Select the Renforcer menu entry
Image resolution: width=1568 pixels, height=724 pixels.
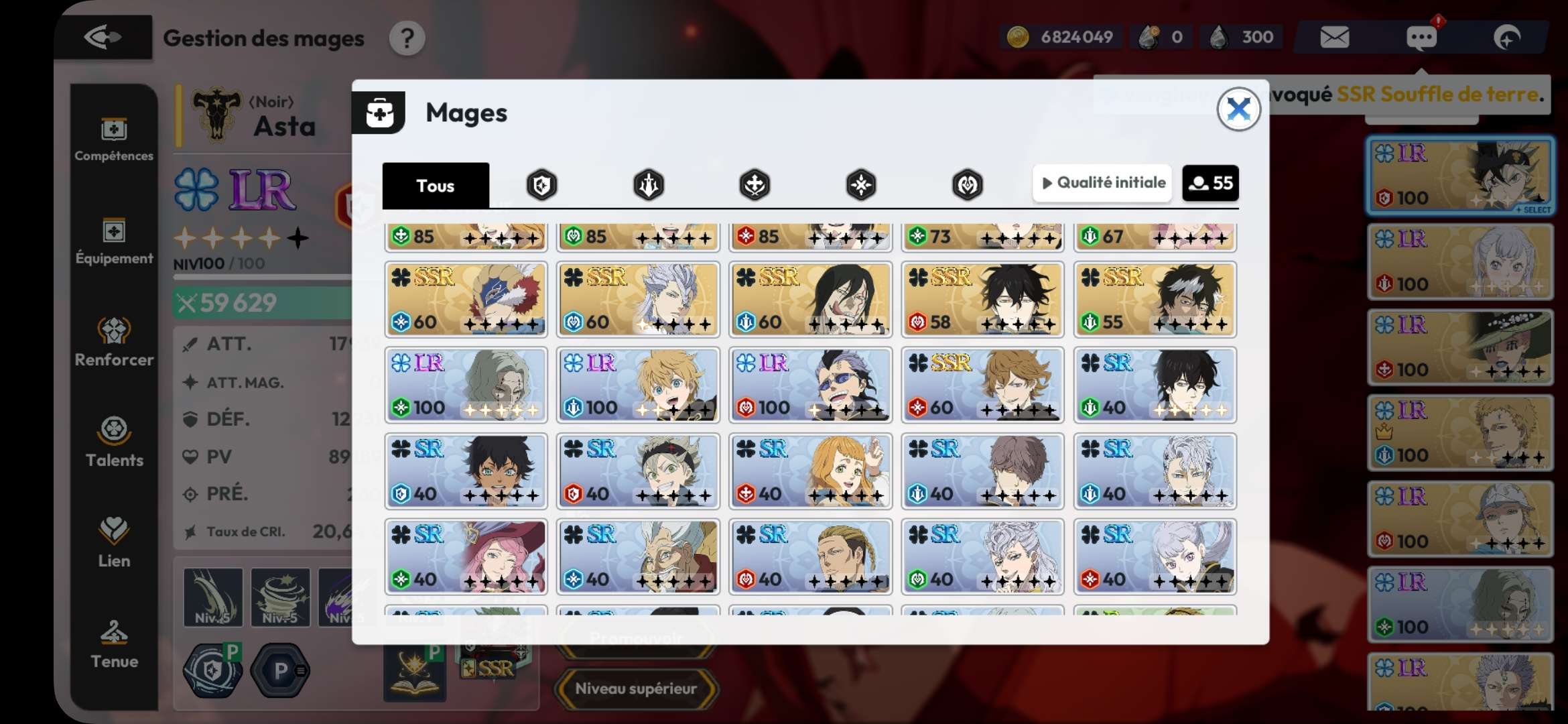114,342
